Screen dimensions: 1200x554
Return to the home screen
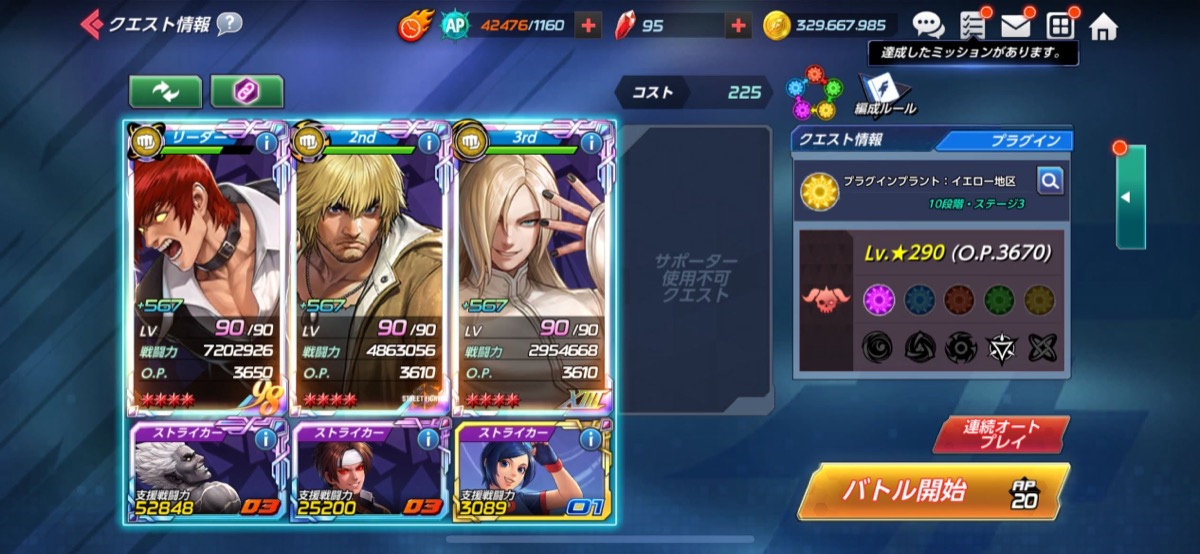[1103, 26]
